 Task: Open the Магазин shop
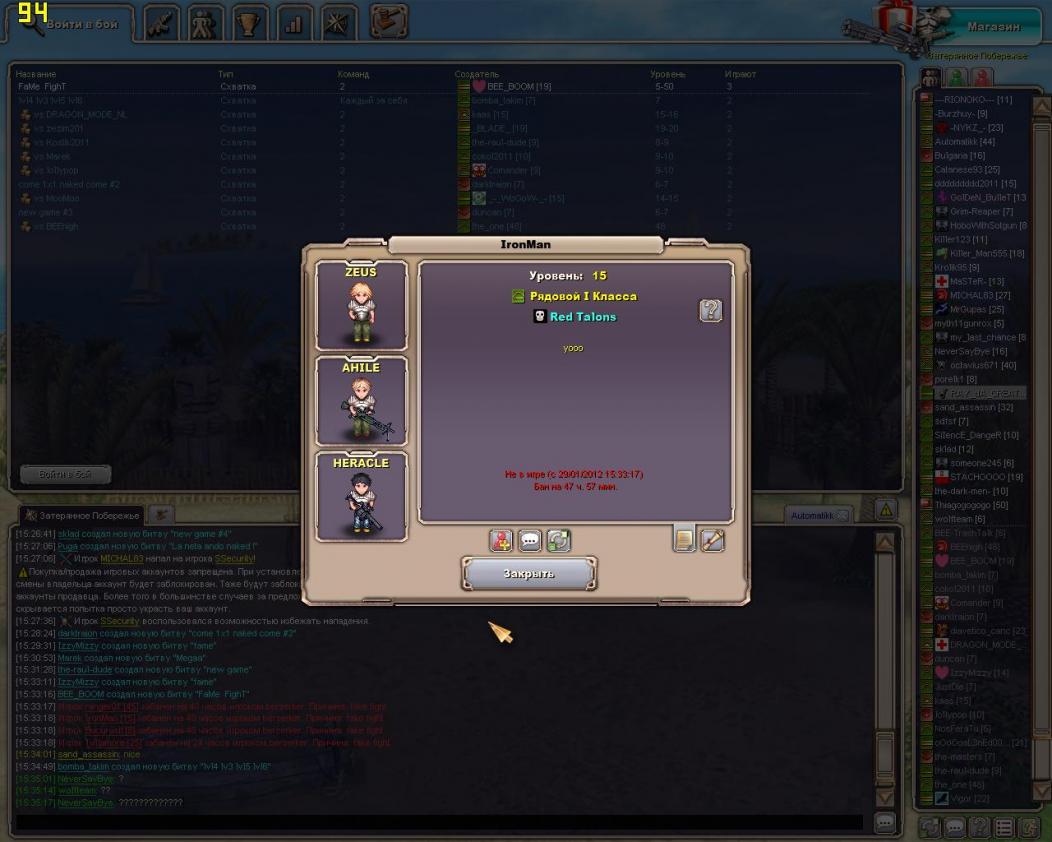click(993, 27)
